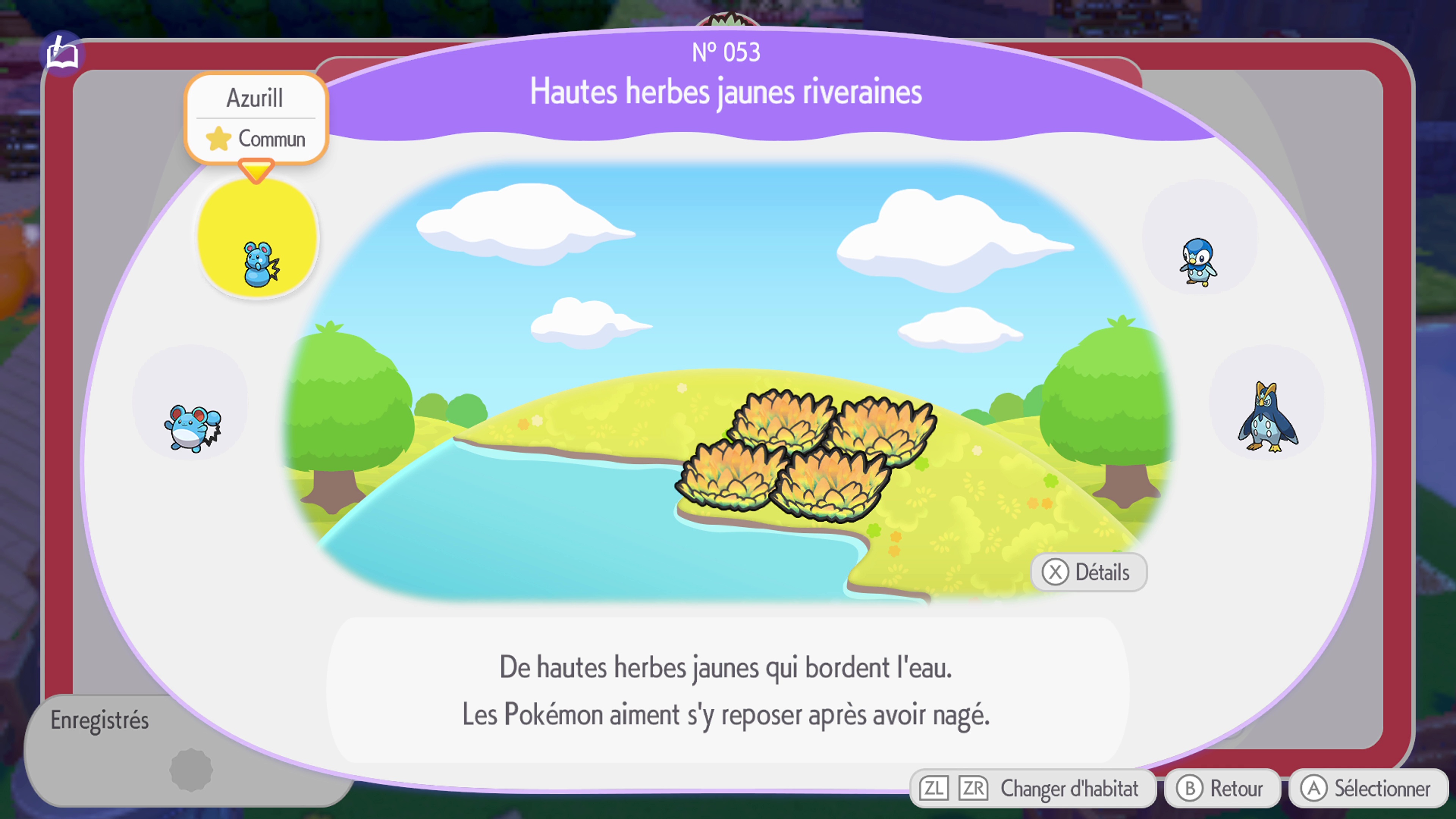Click the orange arrow under the Azurill nameplate

pos(257,169)
